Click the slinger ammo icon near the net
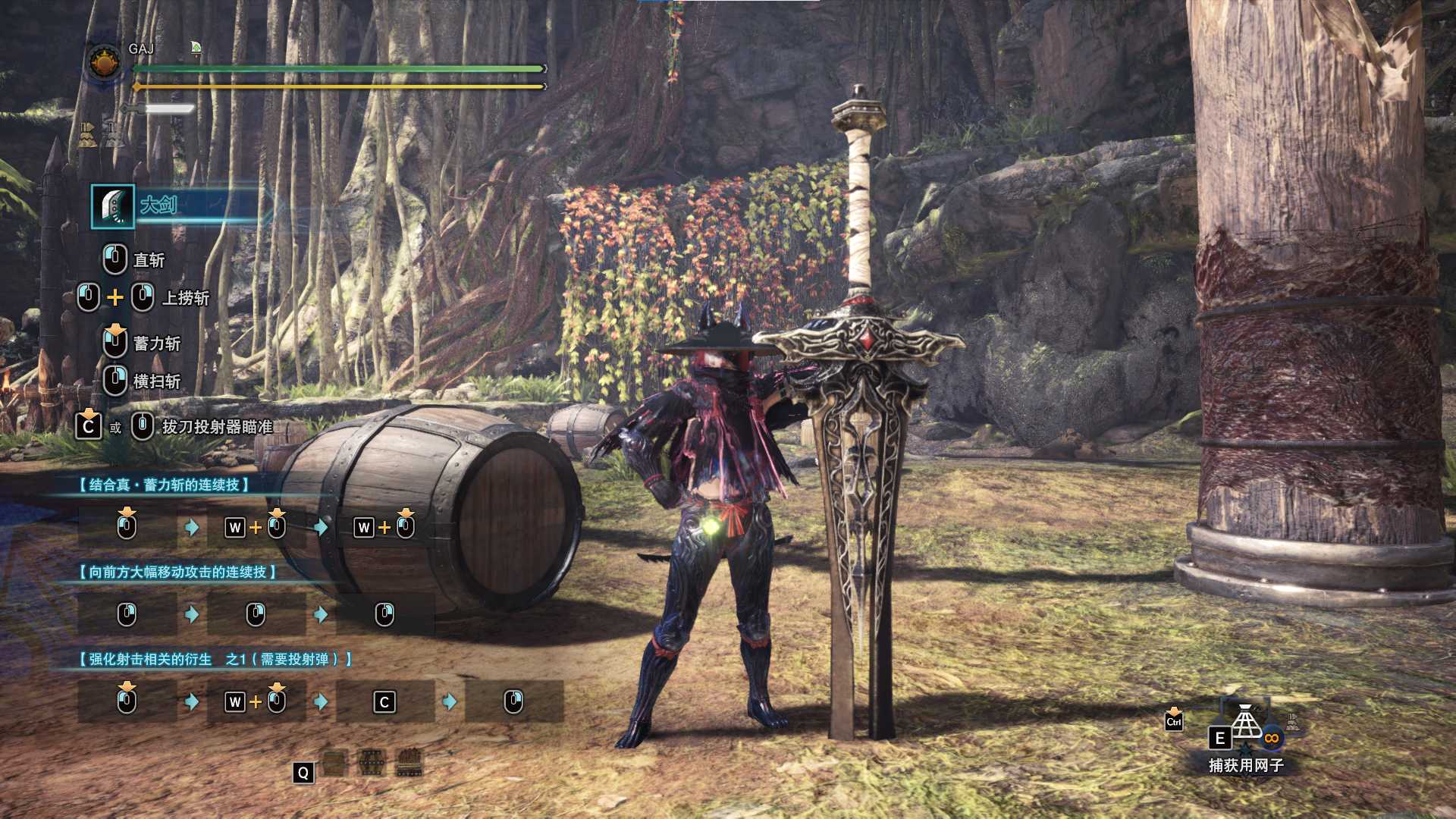 (1292, 717)
